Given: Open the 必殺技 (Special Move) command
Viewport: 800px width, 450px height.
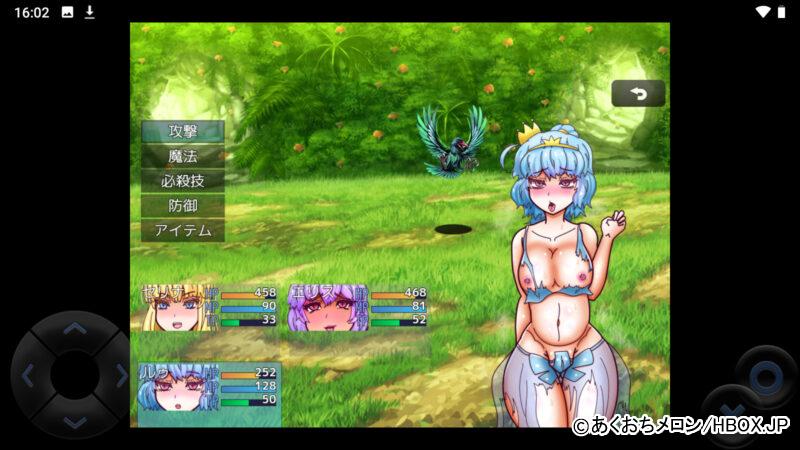Looking at the screenshot, I should pyautogui.click(x=182, y=181).
